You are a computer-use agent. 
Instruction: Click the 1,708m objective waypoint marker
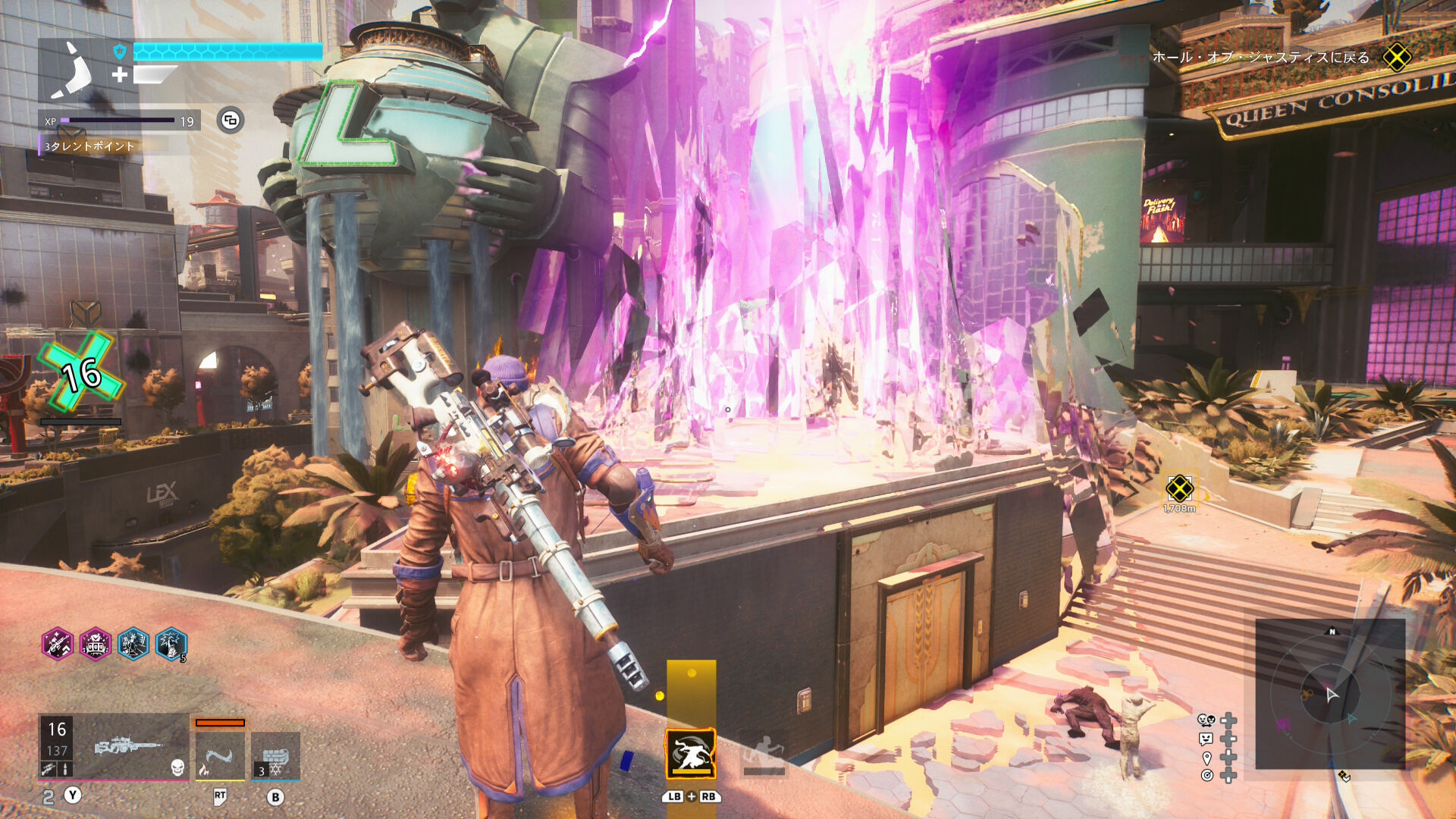coord(1179,489)
